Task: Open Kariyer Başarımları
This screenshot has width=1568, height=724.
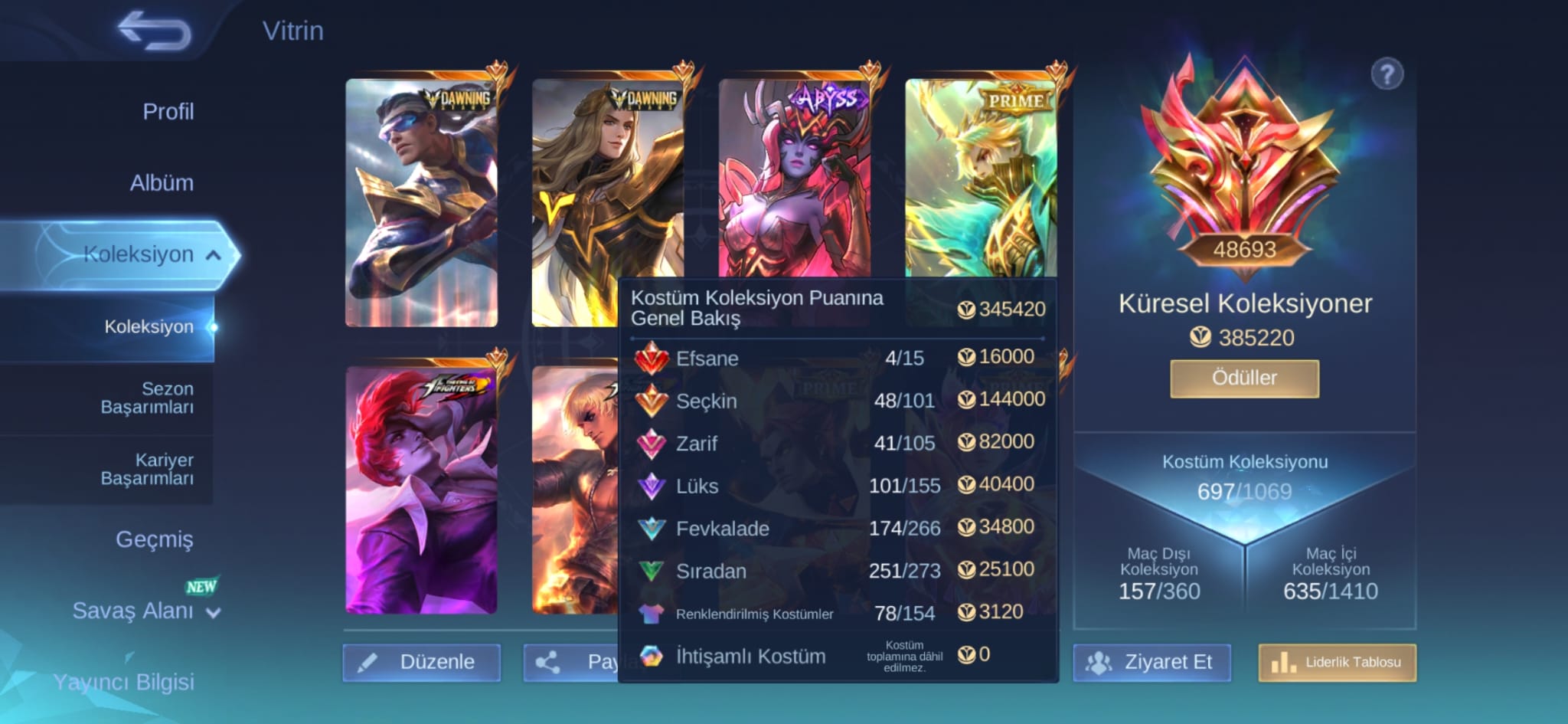Action: click(x=147, y=469)
